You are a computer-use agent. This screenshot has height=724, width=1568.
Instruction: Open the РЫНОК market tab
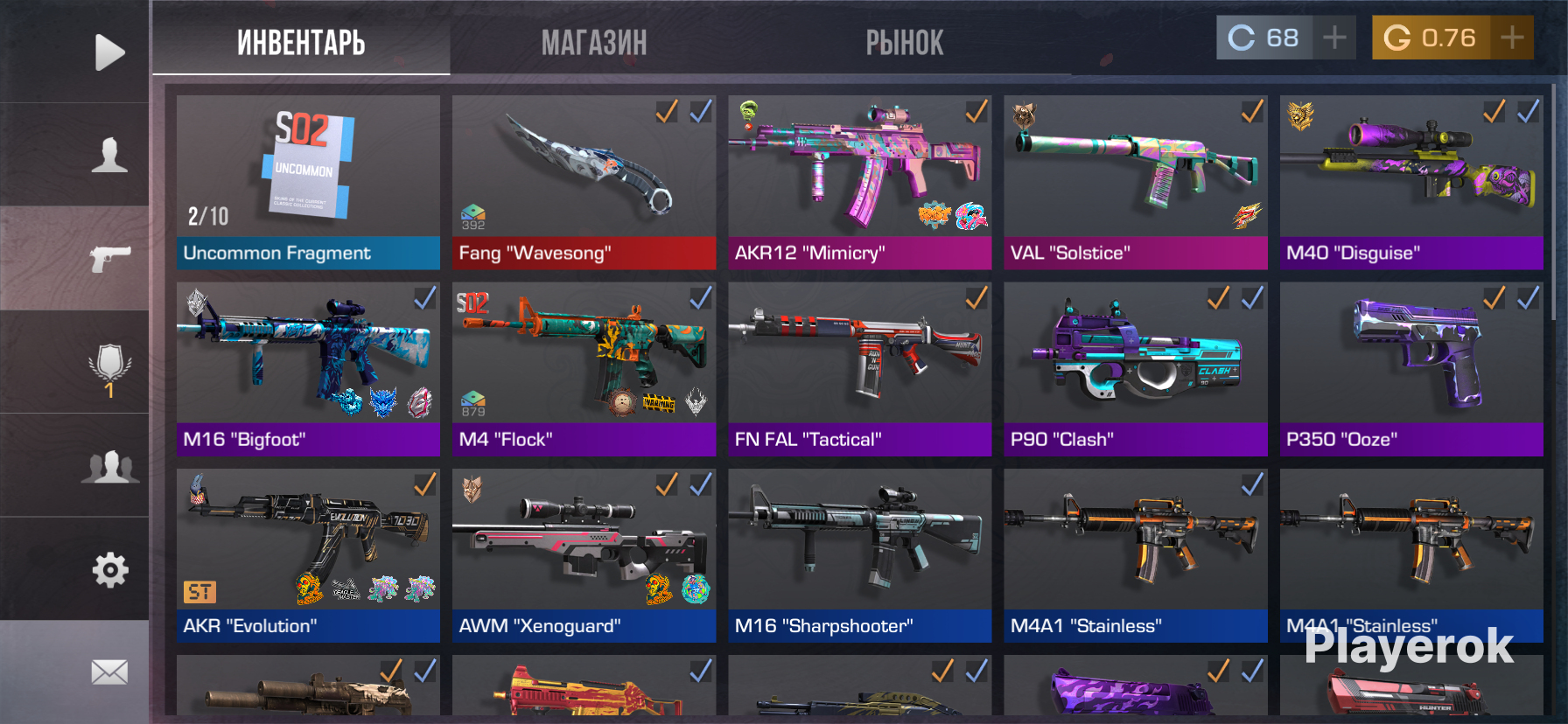click(x=905, y=42)
